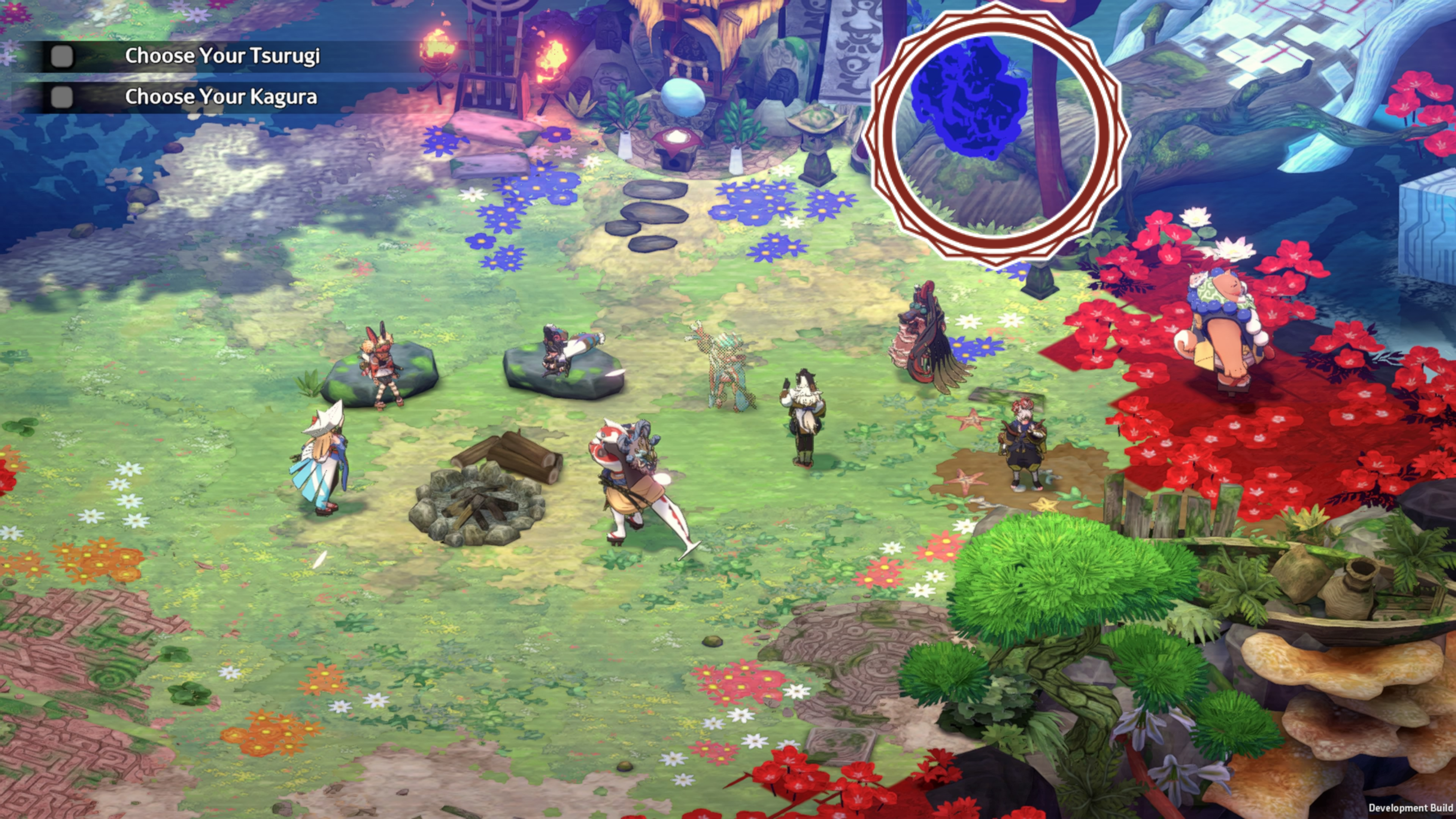Tick the checkbox beside Choose Your Tsurugi
Image resolution: width=1456 pixels, height=819 pixels.
click(61, 56)
